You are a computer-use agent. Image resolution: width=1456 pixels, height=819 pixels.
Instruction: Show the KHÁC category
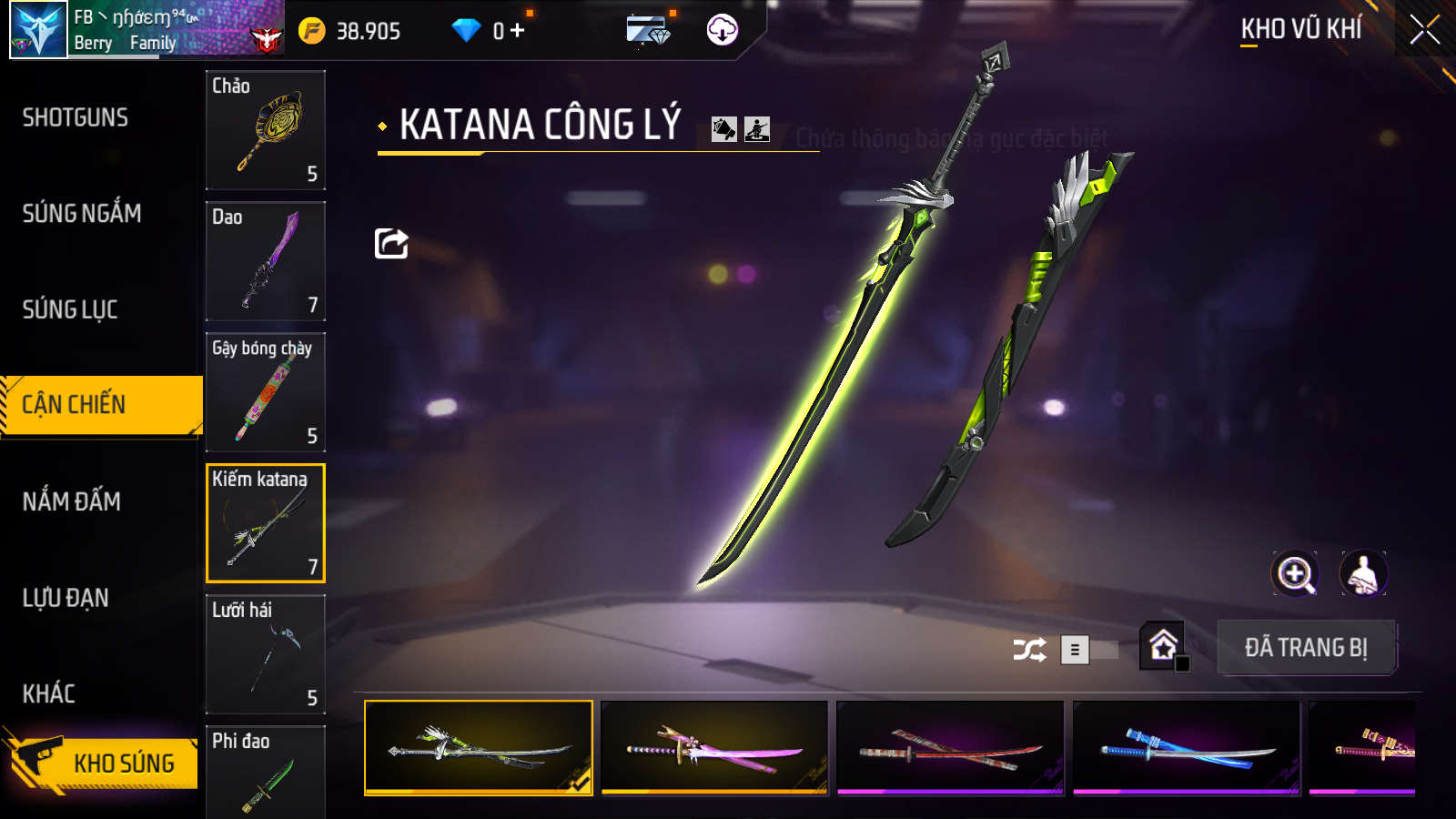[49, 693]
